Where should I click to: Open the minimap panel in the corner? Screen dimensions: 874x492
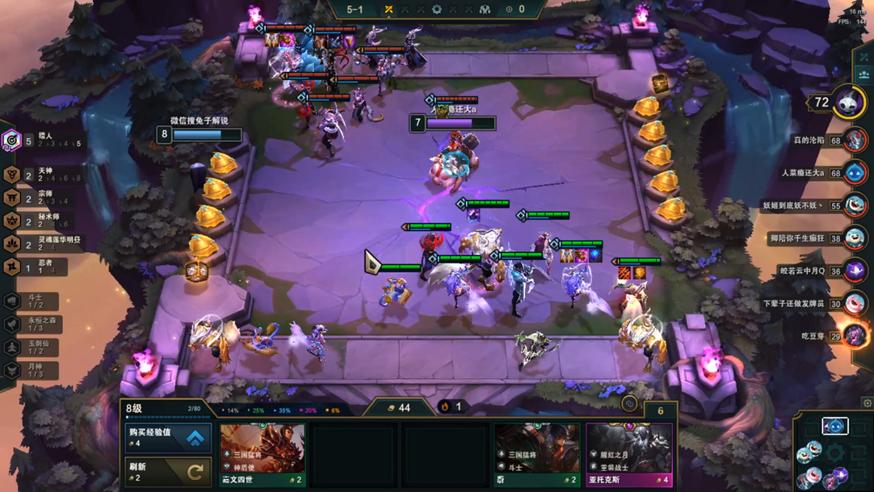pyautogui.click(x=834, y=450)
